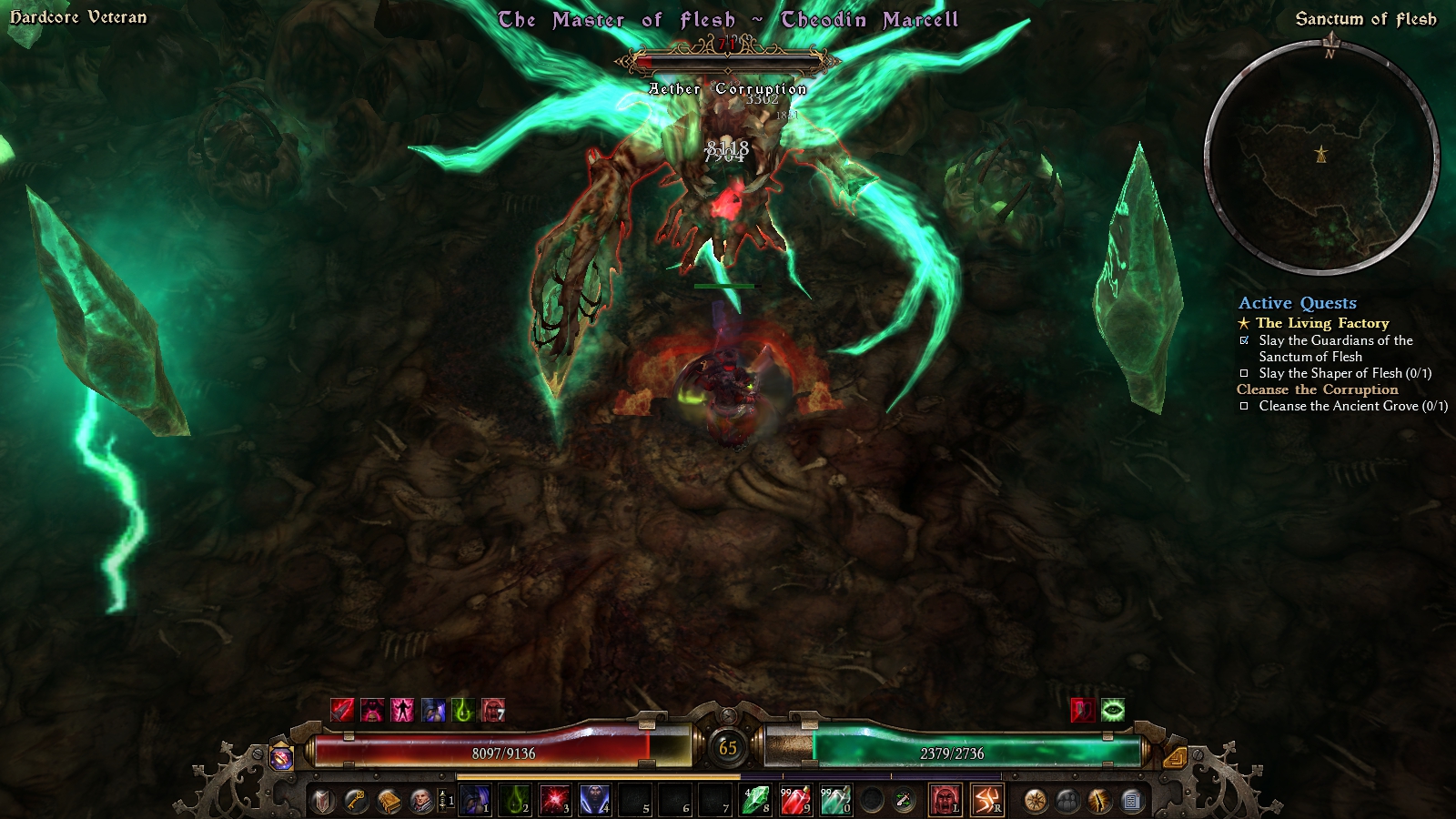Select the bald man portrait icon
This screenshot has height=819, width=1456.
pyautogui.click(x=420, y=801)
